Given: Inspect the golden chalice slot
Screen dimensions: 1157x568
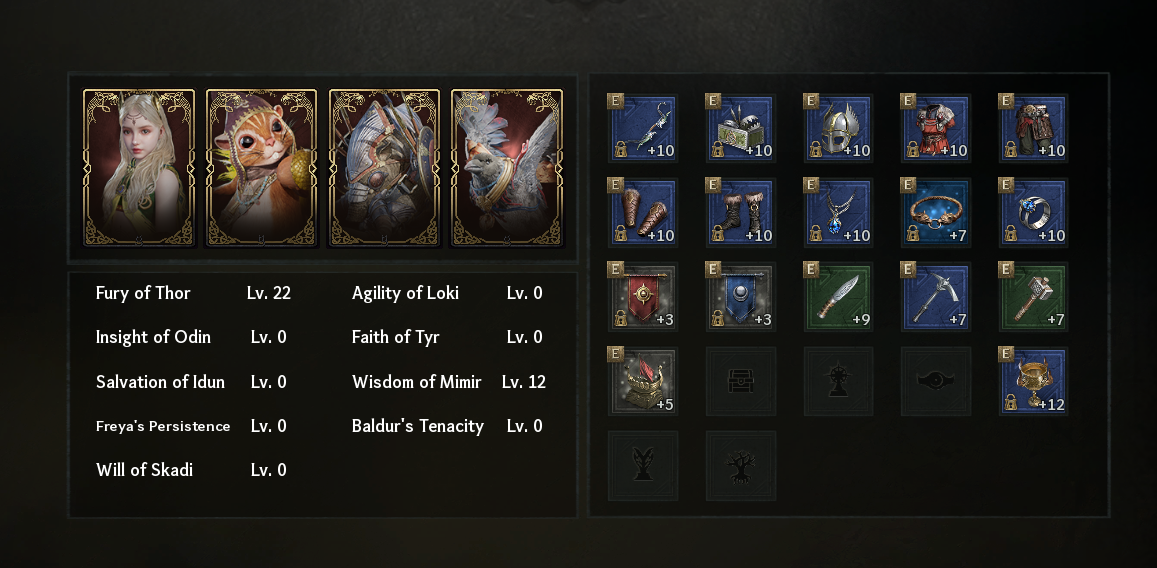Looking at the screenshot, I should (x=1034, y=381).
